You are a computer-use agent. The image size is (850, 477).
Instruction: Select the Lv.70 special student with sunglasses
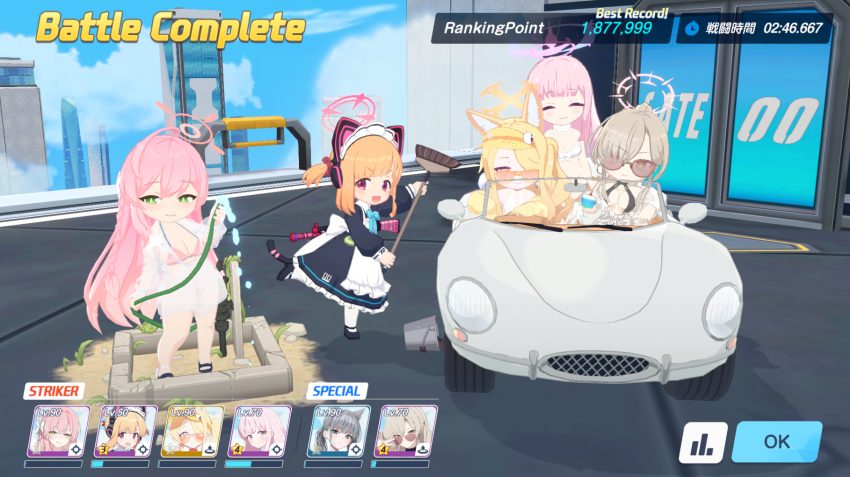(x=405, y=431)
